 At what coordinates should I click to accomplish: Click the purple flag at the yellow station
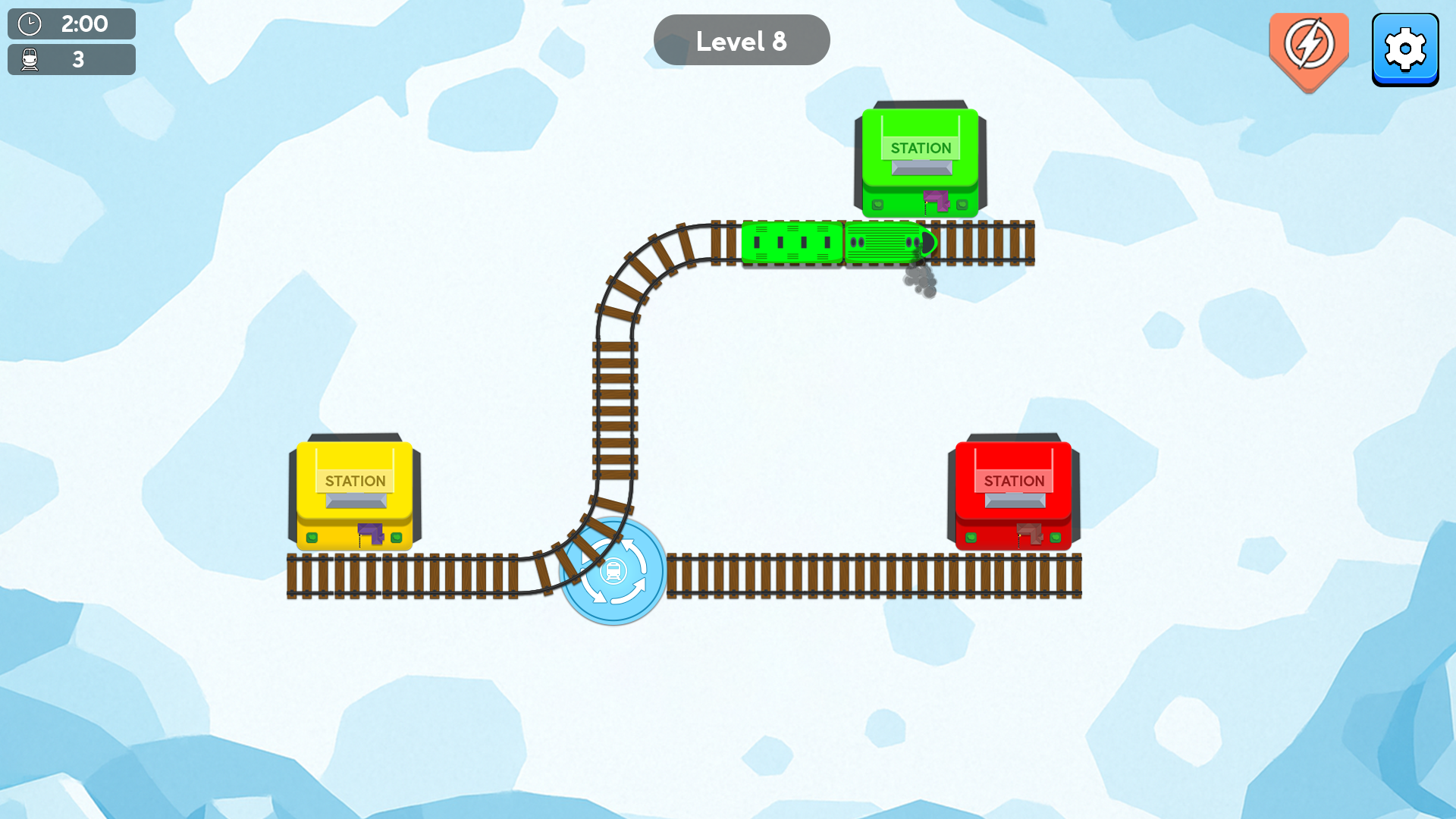370,535
